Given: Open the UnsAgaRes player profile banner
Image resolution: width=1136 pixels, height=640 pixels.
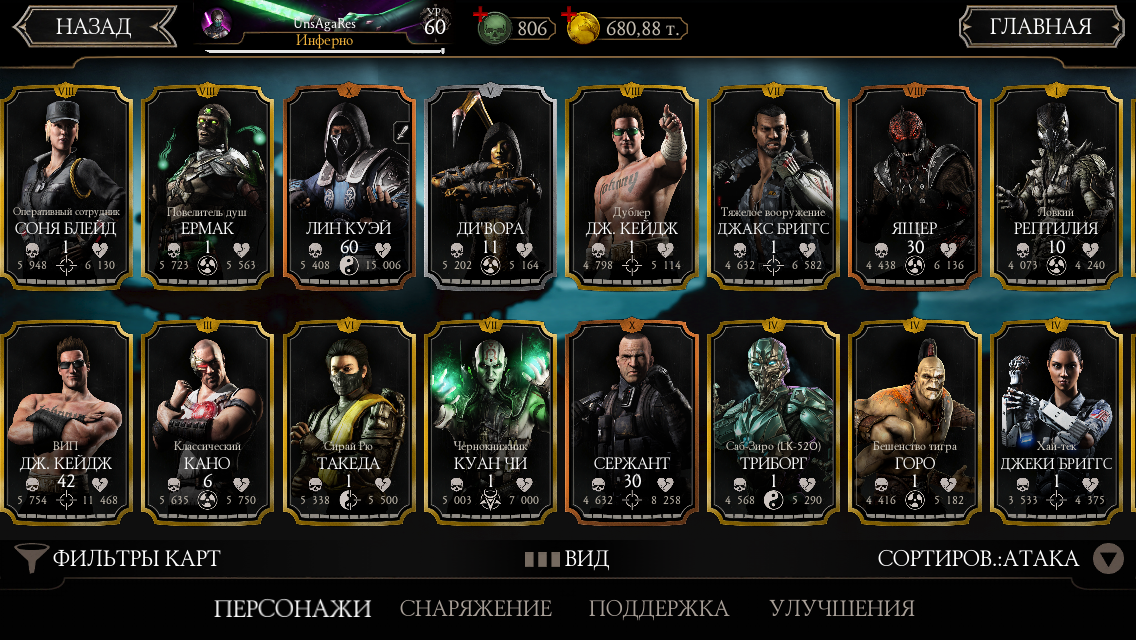Looking at the screenshot, I should [324, 26].
